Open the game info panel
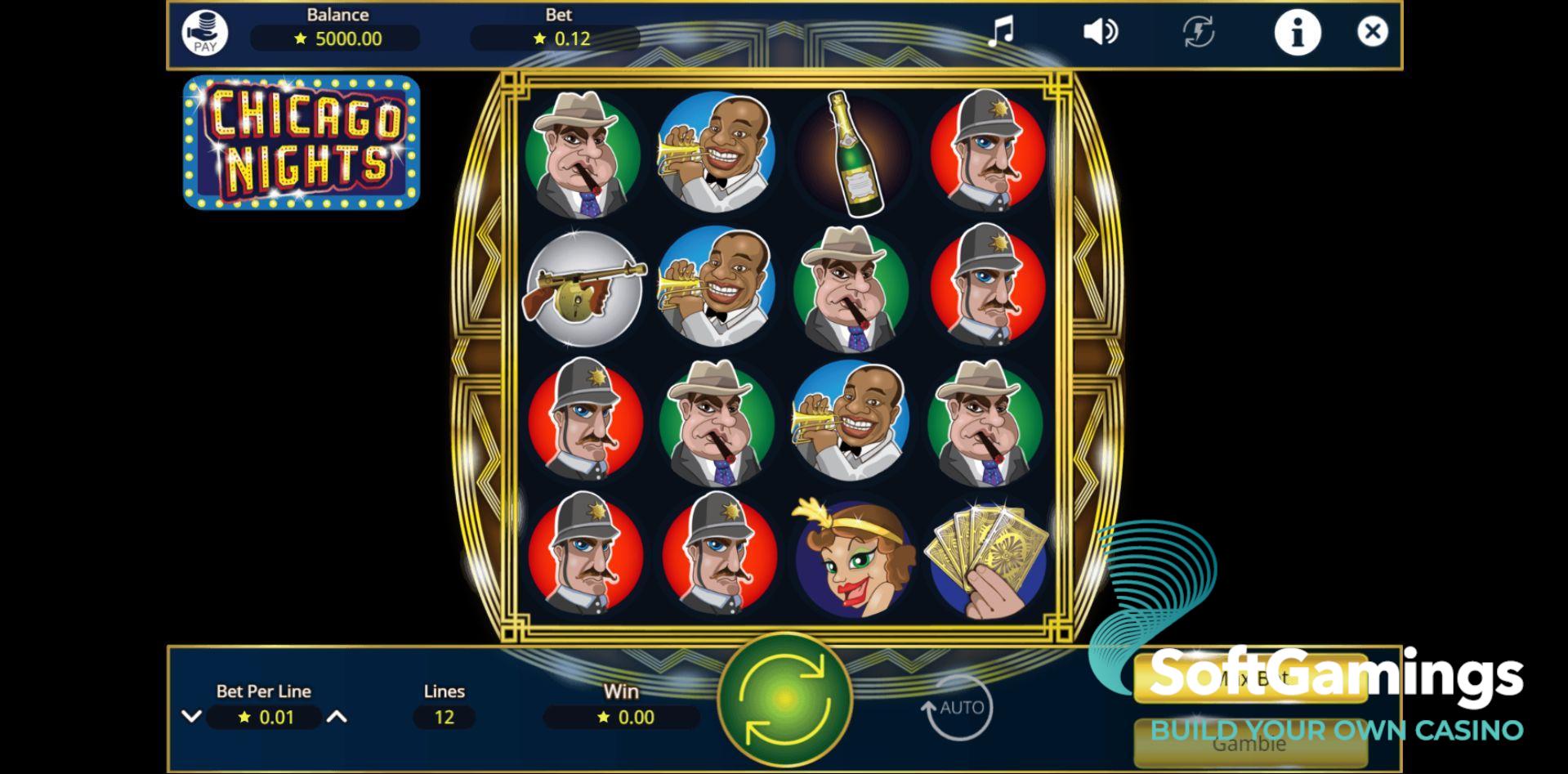 1297,33
